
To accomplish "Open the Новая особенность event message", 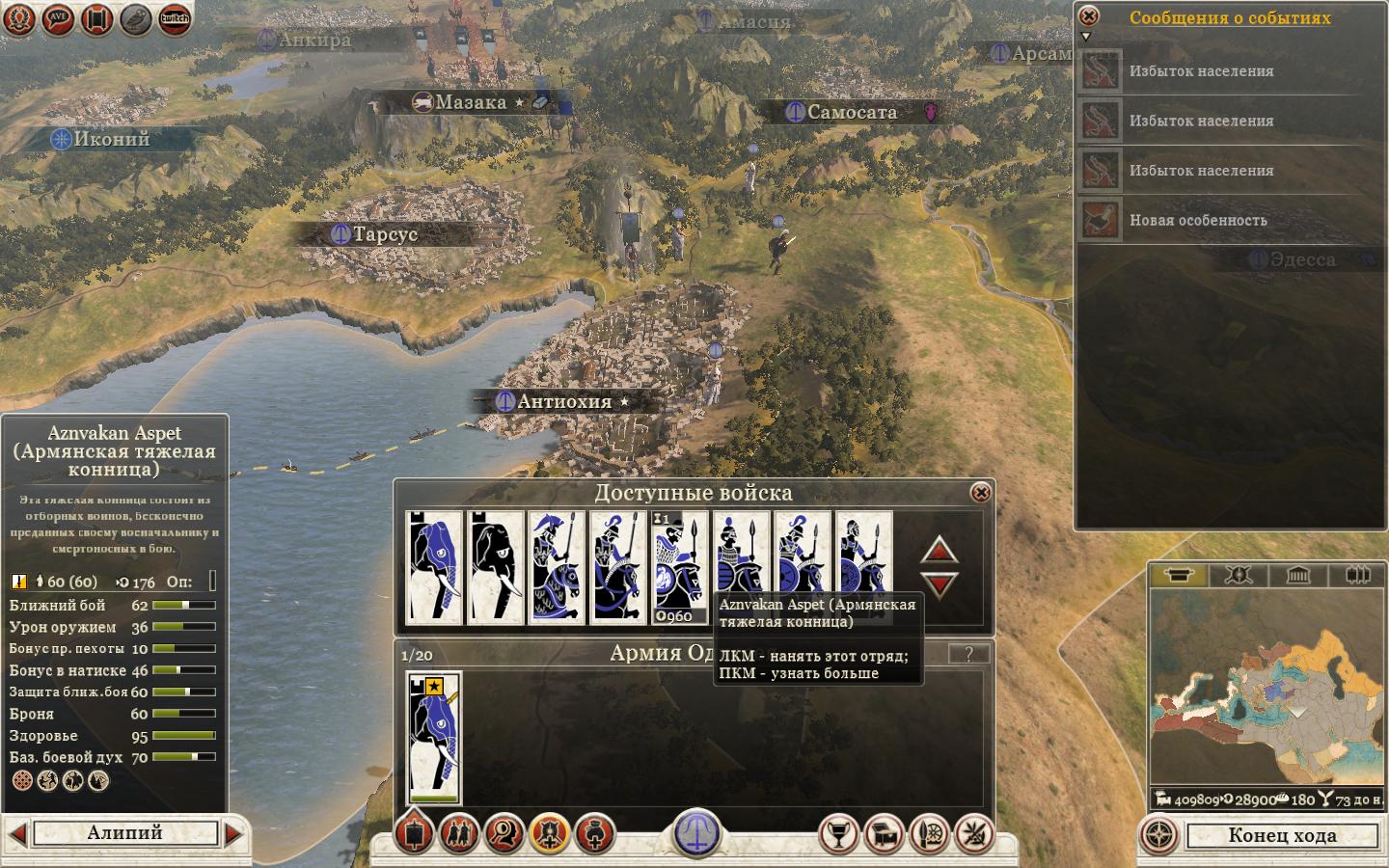I will pyautogui.click(x=1198, y=221).
